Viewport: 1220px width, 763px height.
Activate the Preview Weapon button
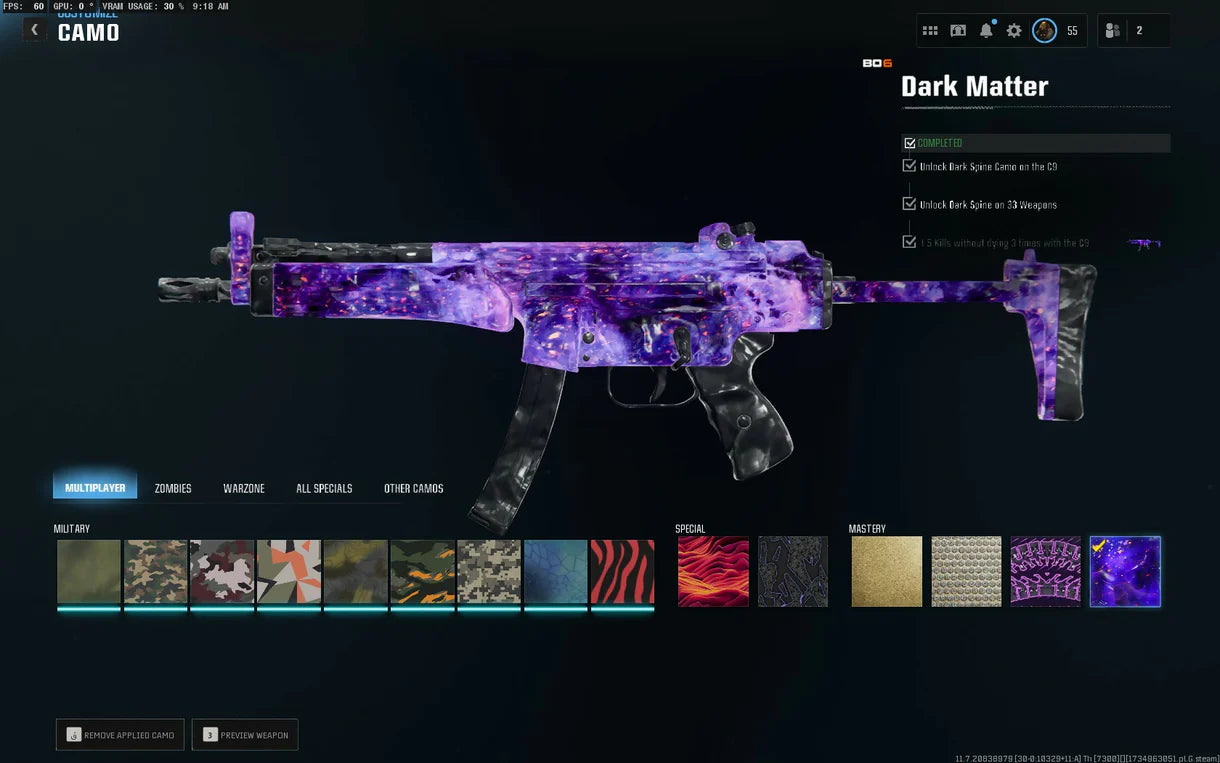(245, 735)
